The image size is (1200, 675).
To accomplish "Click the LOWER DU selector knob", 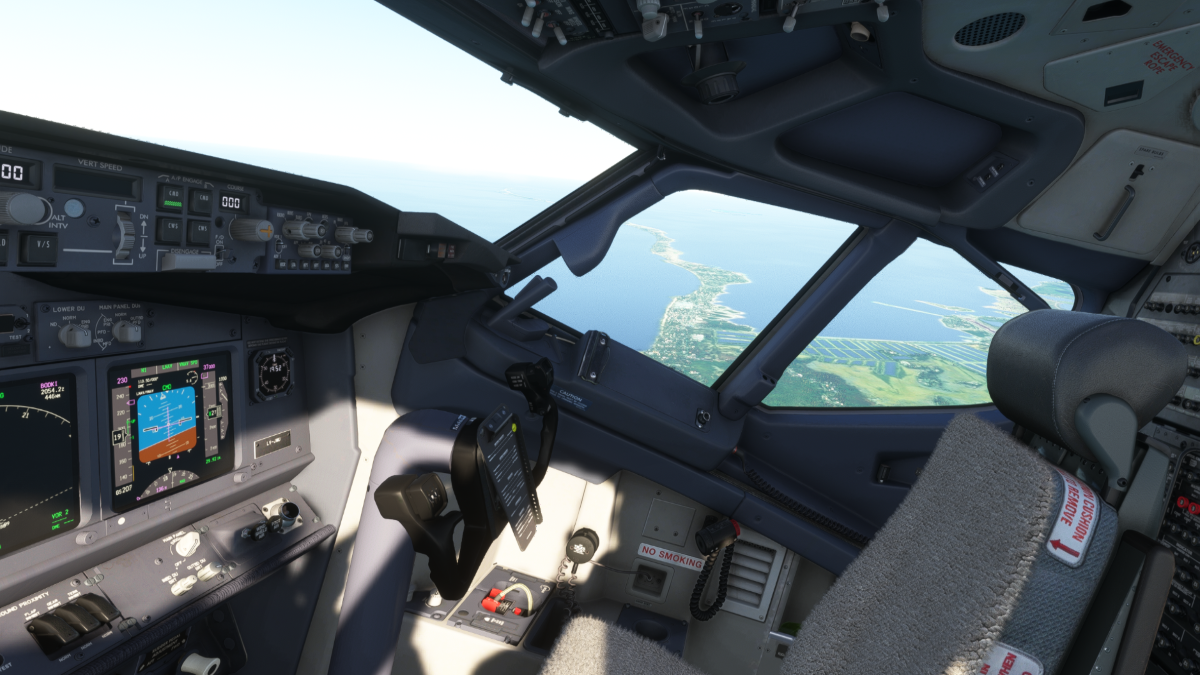I will click(75, 335).
